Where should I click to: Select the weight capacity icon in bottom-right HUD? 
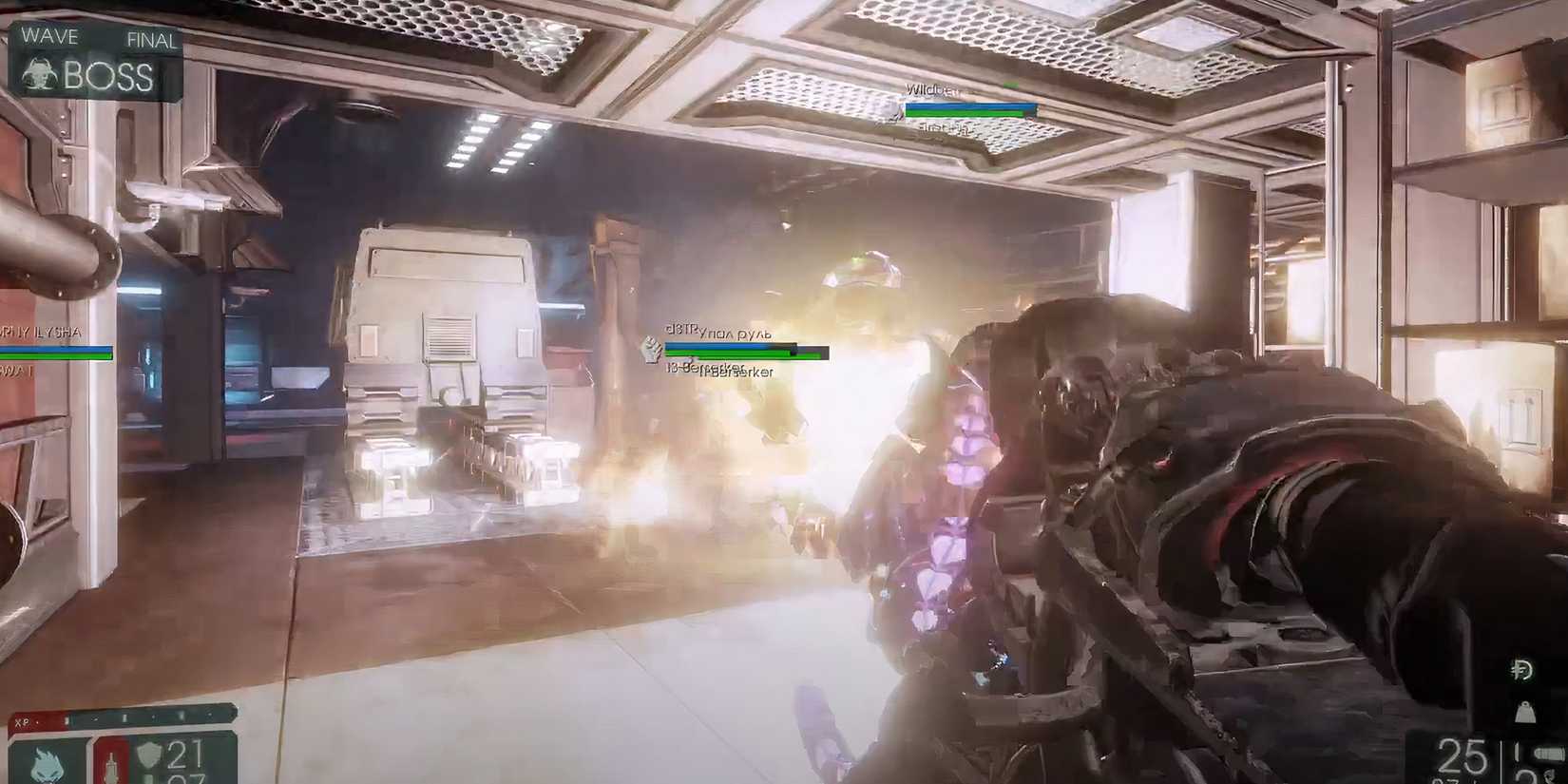point(1526,713)
